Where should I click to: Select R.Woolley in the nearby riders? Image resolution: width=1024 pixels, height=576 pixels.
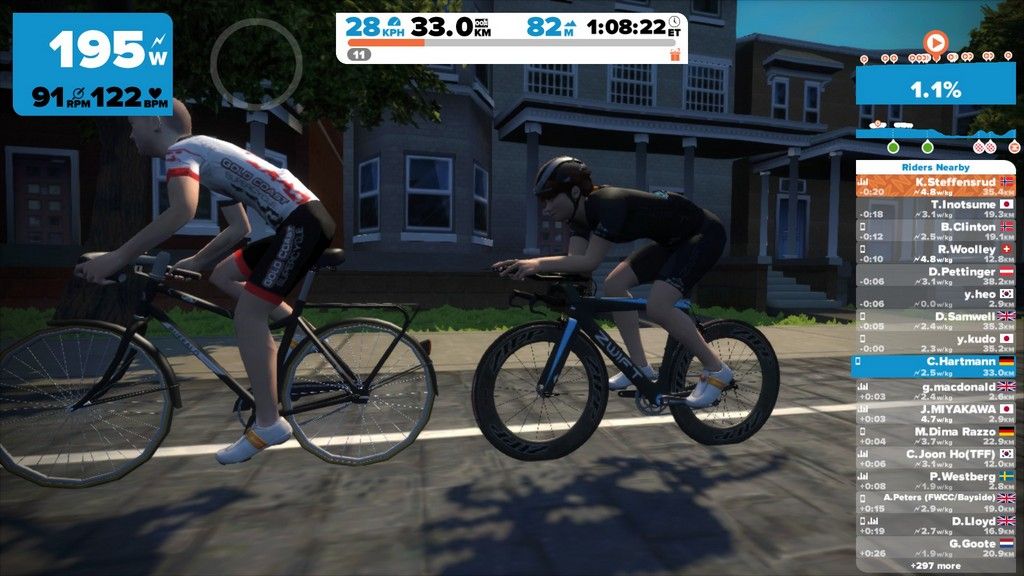click(935, 253)
